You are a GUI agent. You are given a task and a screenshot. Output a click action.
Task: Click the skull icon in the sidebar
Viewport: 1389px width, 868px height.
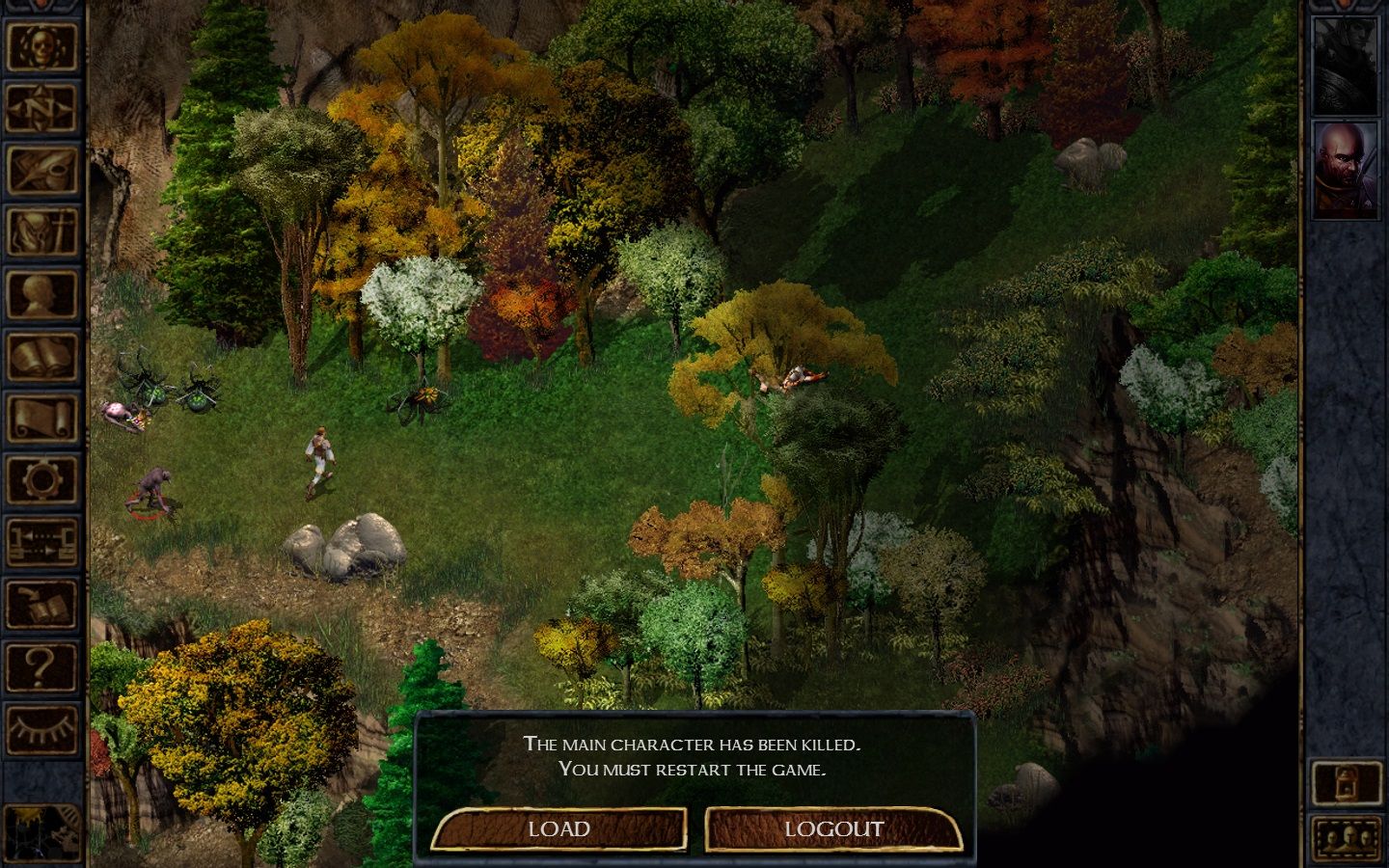[42, 46]
